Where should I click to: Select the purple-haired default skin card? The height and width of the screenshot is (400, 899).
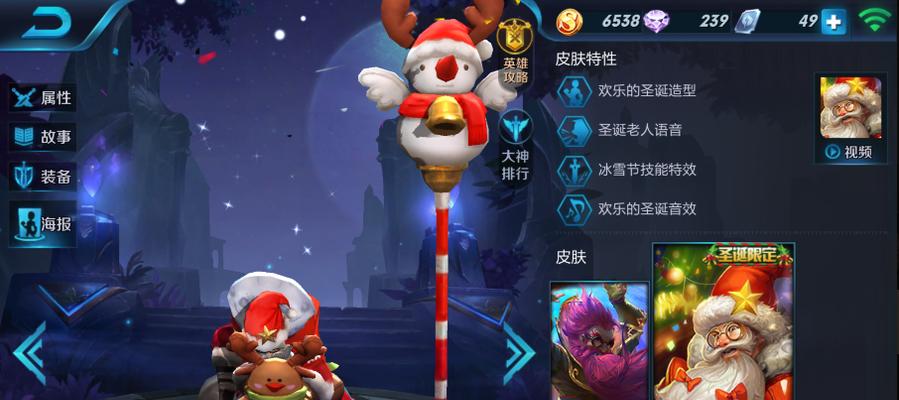click(x=599, y=340)
